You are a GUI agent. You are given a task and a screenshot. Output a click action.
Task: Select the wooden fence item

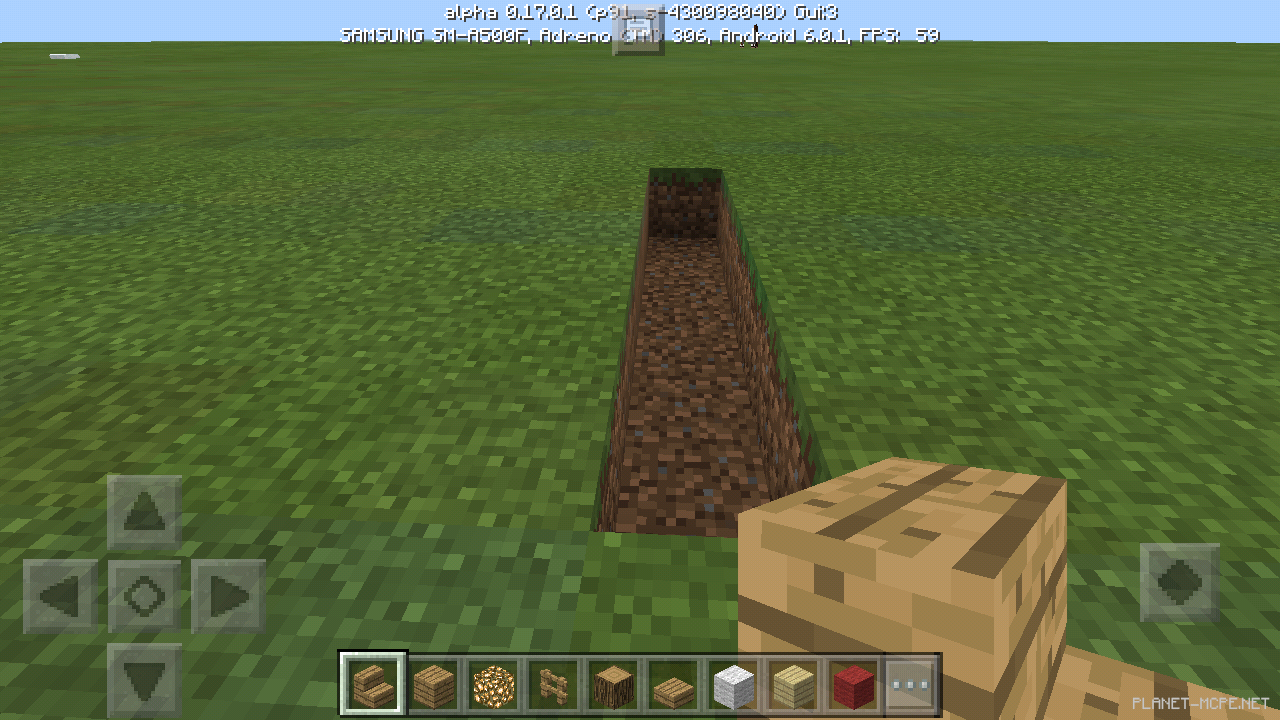point(553,684)
